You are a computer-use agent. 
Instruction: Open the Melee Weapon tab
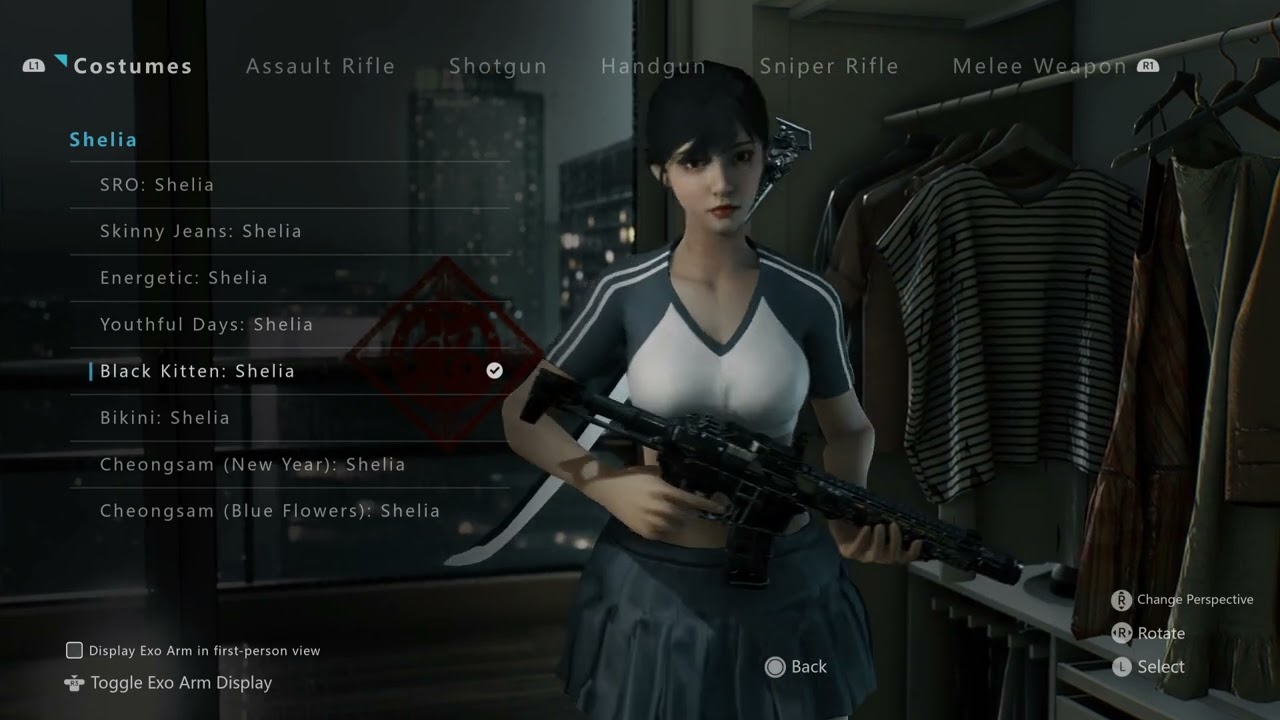click(x=1039, y=66)
